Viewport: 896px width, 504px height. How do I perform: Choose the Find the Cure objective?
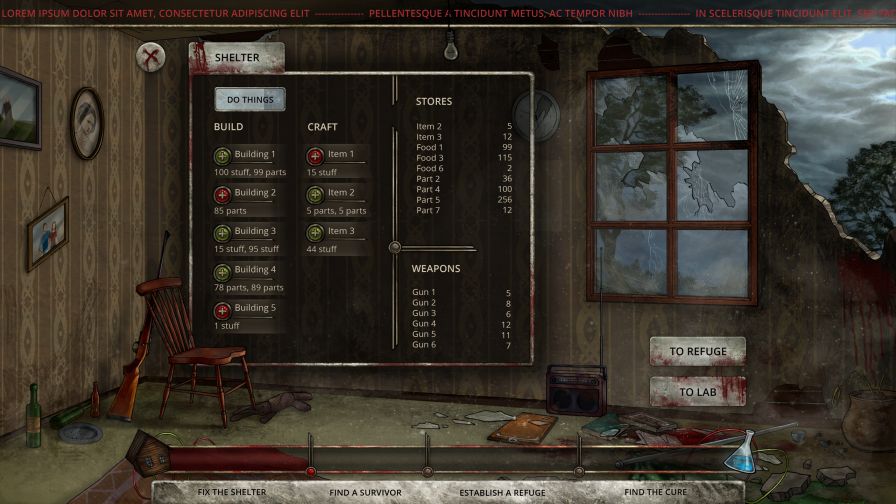tap(655, 492)
